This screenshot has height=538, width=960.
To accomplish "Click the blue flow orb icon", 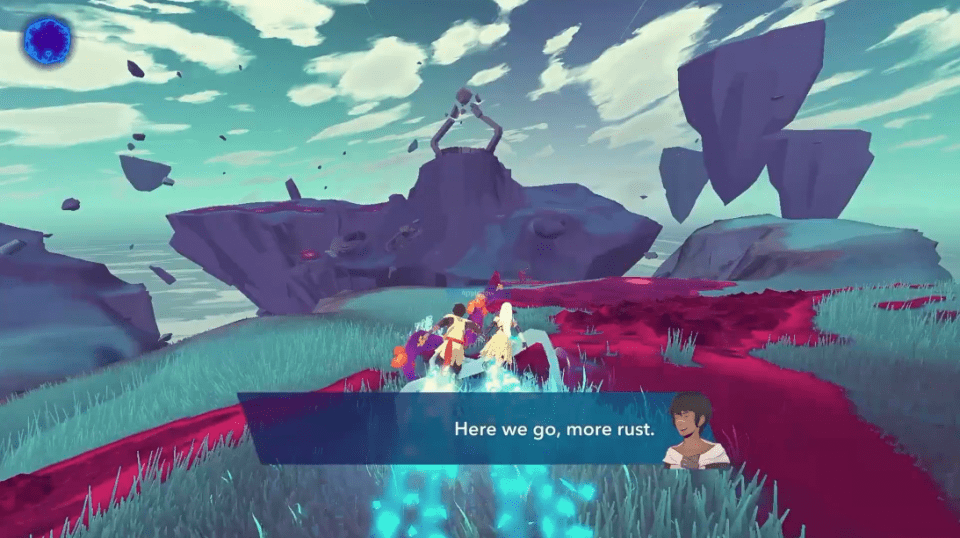I will (x=48, y=41).
